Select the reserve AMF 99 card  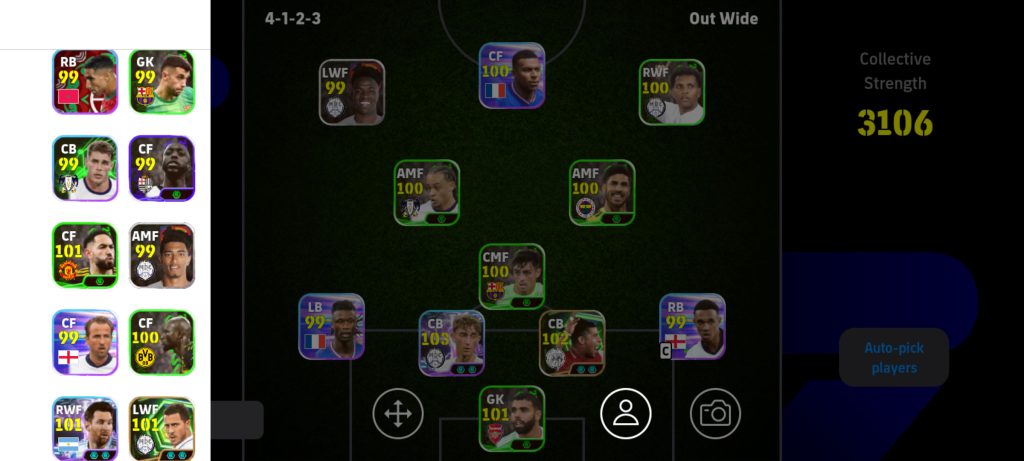[162, 255]
